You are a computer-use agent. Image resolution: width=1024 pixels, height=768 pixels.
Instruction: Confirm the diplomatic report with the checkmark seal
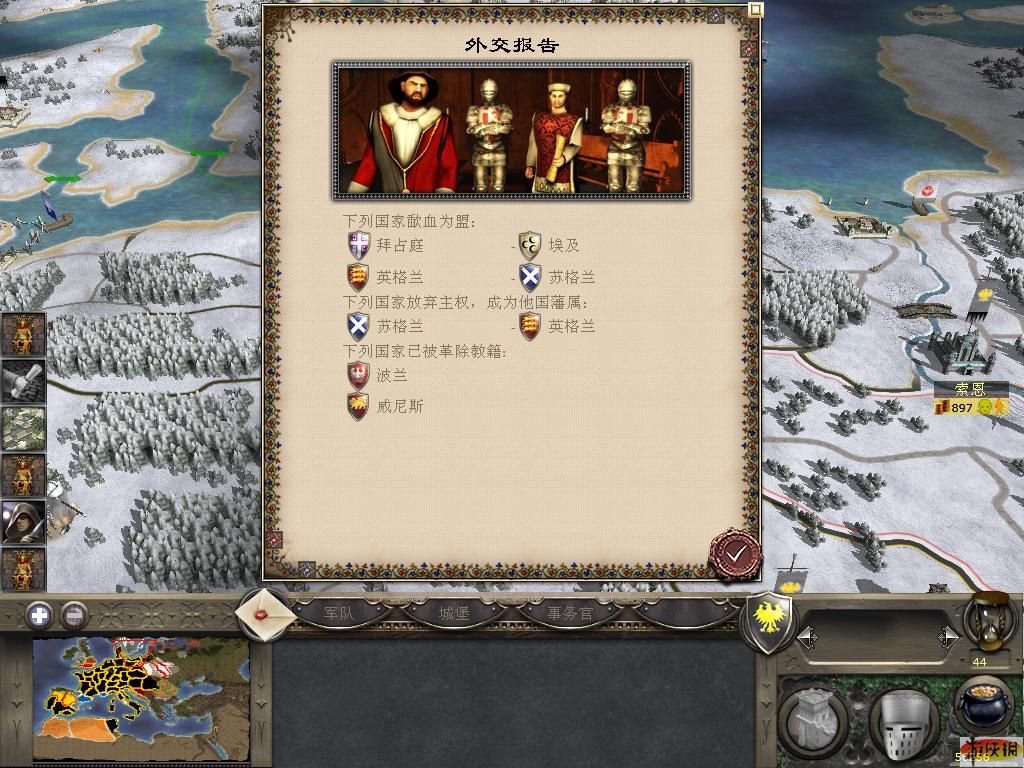(736, 553)
